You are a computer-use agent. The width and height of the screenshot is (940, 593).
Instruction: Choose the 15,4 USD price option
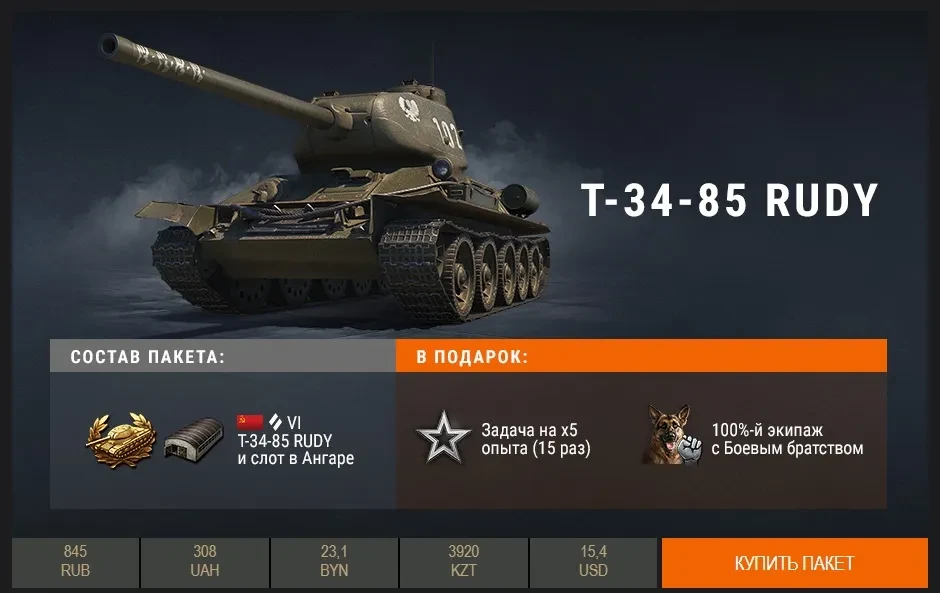pos(593,563)
